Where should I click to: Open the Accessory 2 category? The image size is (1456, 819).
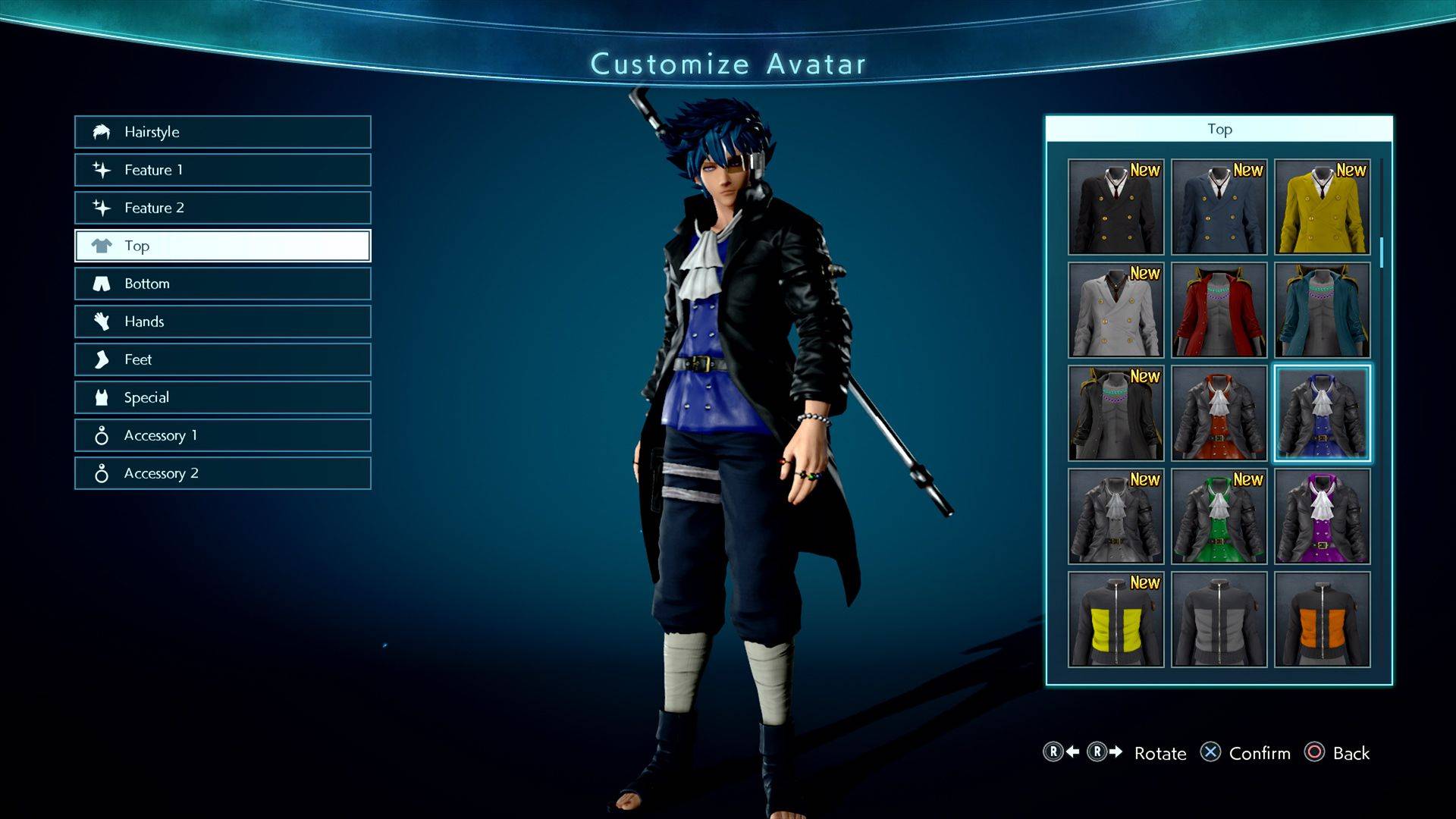tap(222, 473)
